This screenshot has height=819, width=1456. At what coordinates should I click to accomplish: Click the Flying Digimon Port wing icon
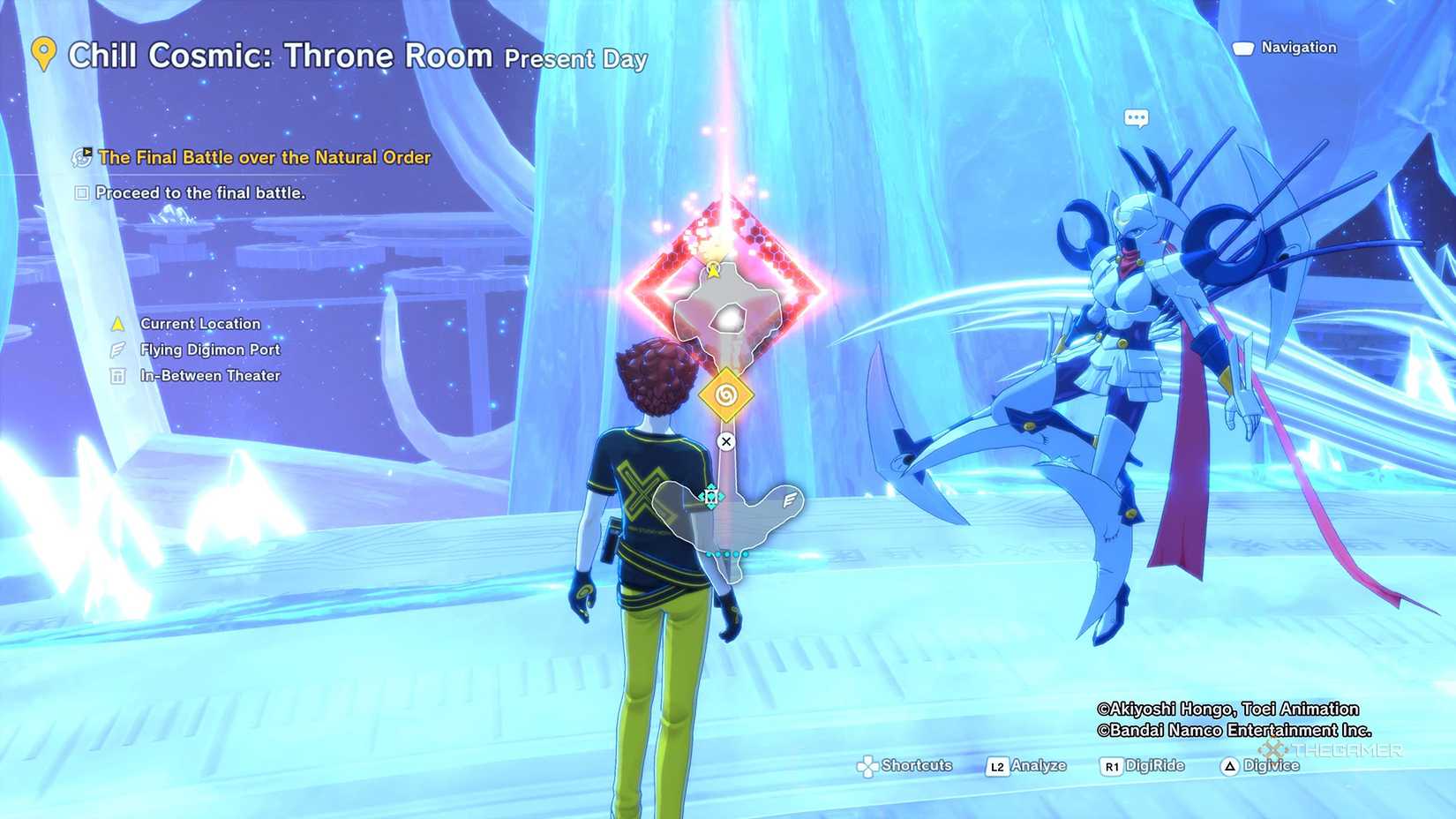point(117,349)
